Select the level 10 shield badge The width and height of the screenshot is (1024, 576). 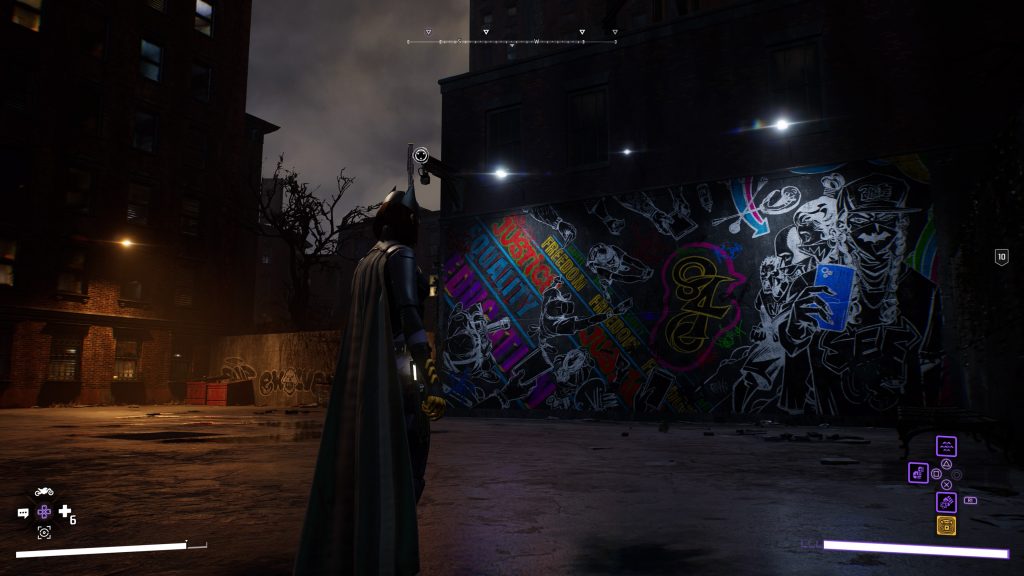tap(1001, 257)
